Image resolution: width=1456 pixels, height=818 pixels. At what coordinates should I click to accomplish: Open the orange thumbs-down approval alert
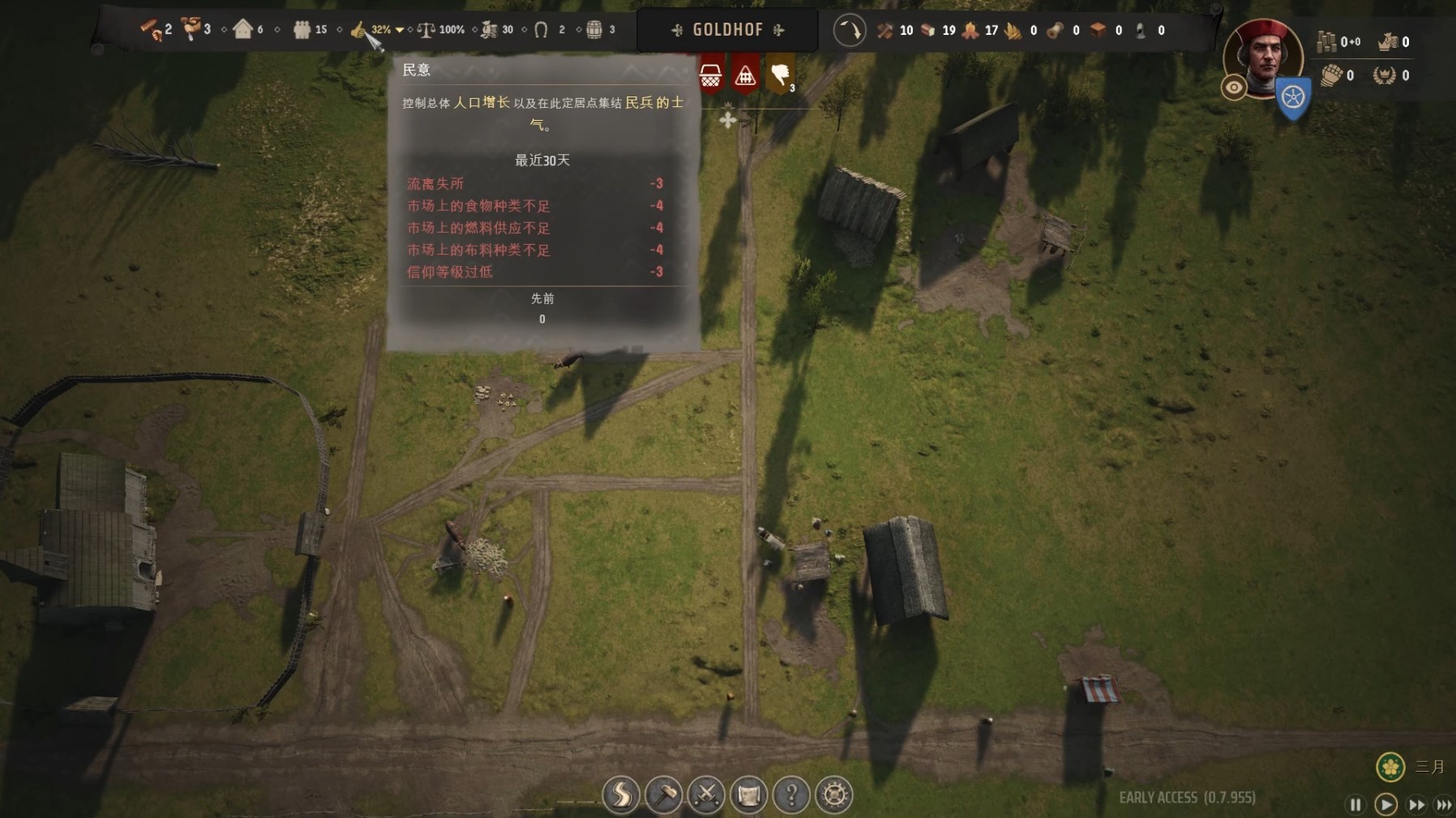tap(780, 75)
